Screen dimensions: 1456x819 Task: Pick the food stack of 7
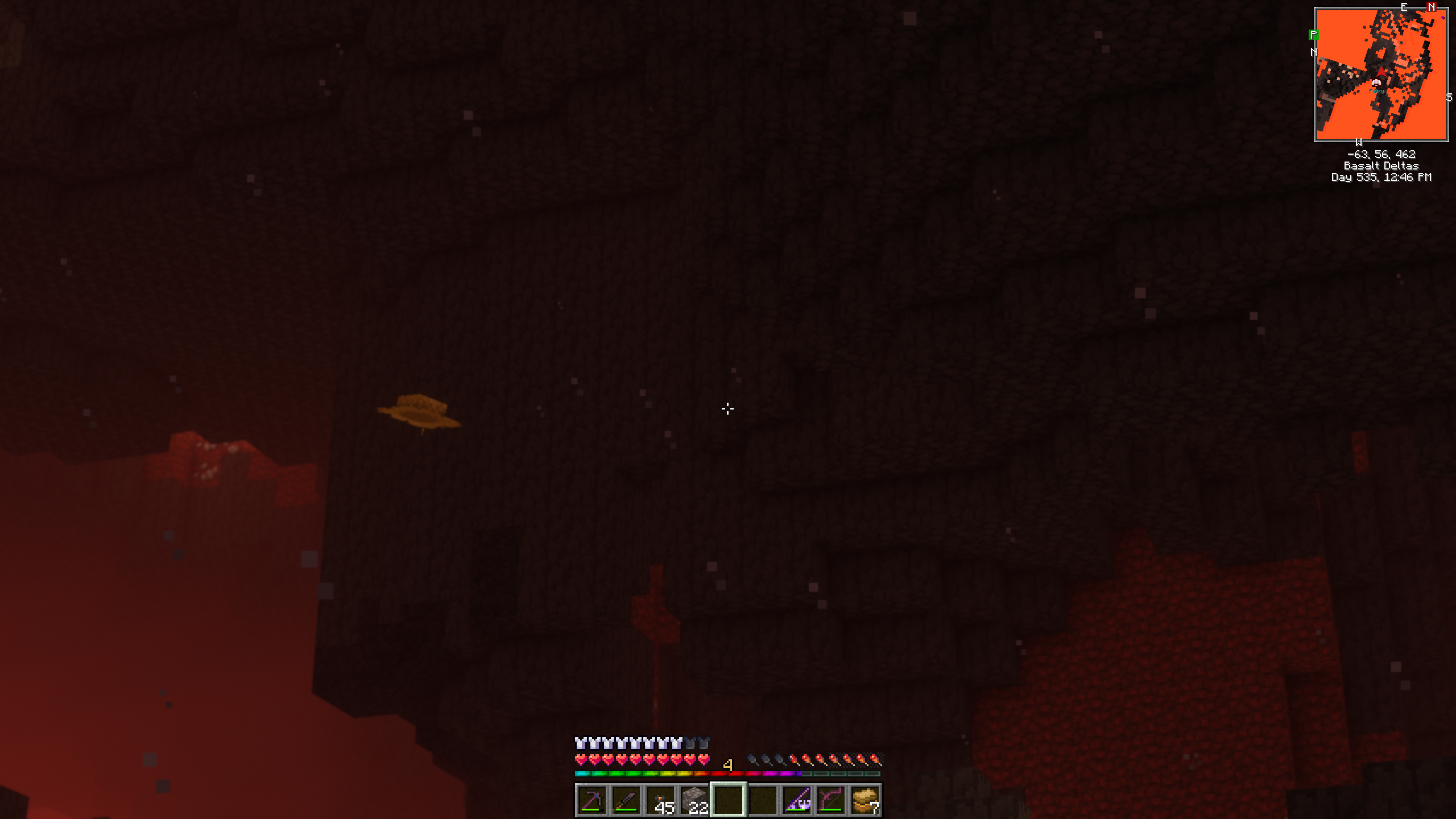click(x=865, y=800)
